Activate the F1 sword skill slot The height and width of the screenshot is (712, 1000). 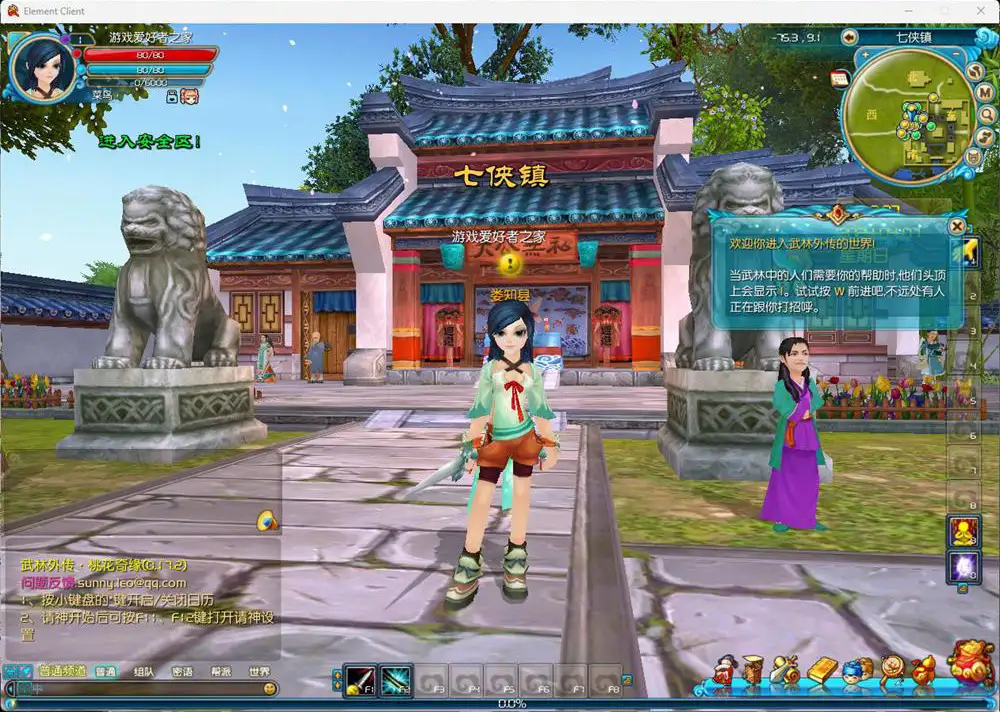tap(360, 680)
